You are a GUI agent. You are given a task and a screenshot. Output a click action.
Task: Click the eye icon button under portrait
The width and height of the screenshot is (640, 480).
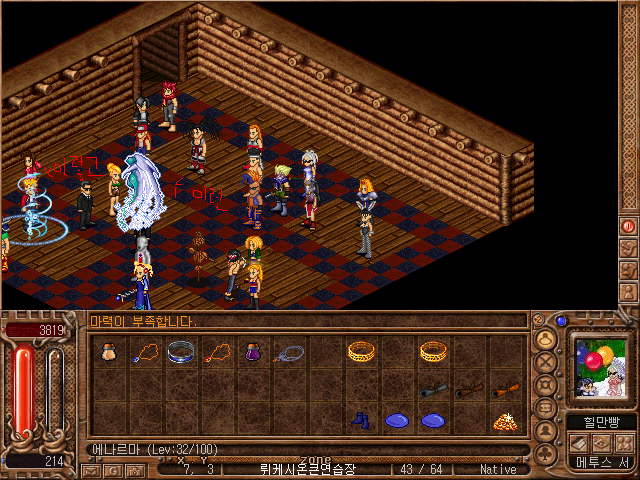(600, 443)
